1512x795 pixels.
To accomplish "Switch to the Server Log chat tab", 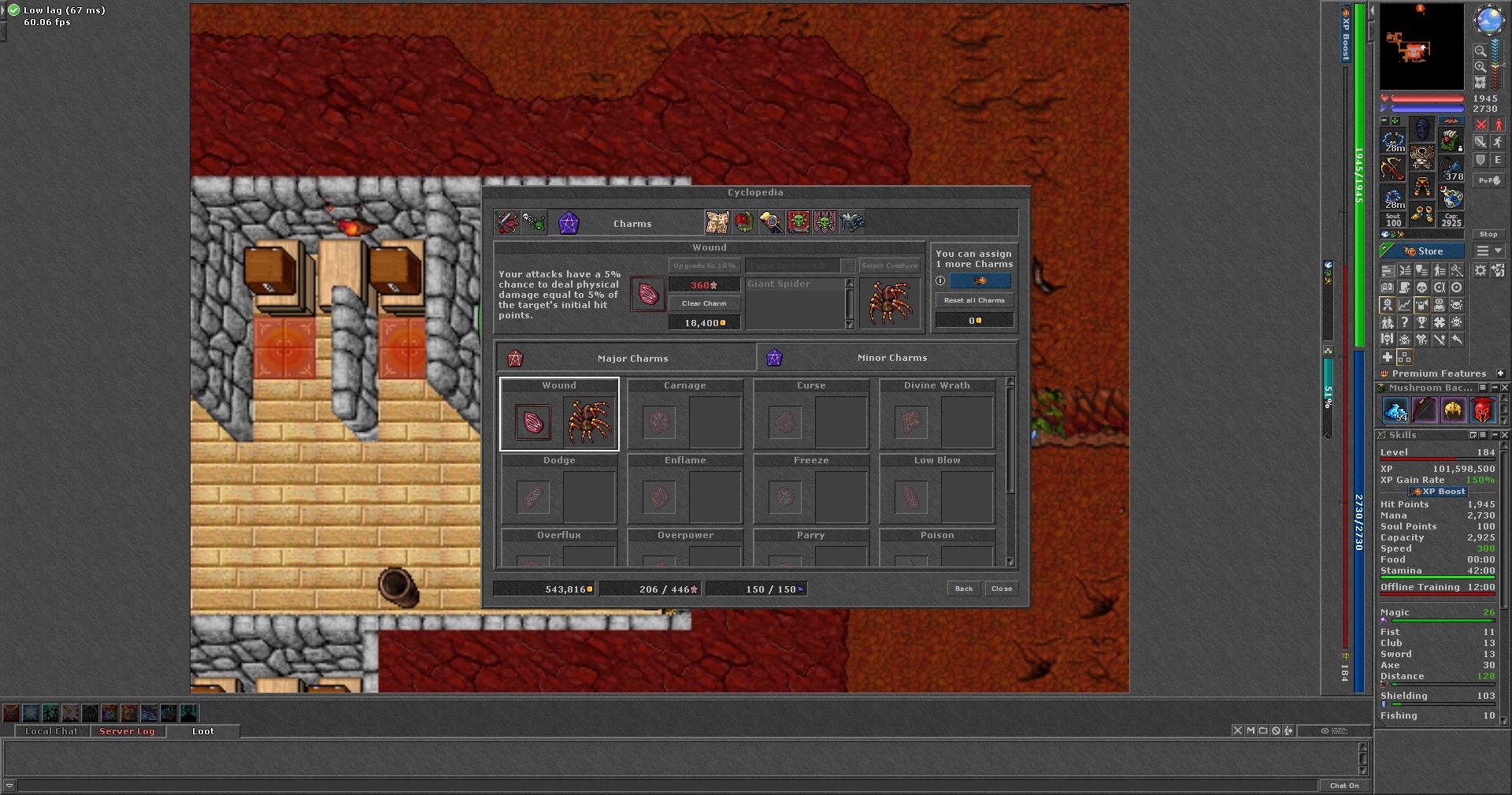I will point(127,731).
